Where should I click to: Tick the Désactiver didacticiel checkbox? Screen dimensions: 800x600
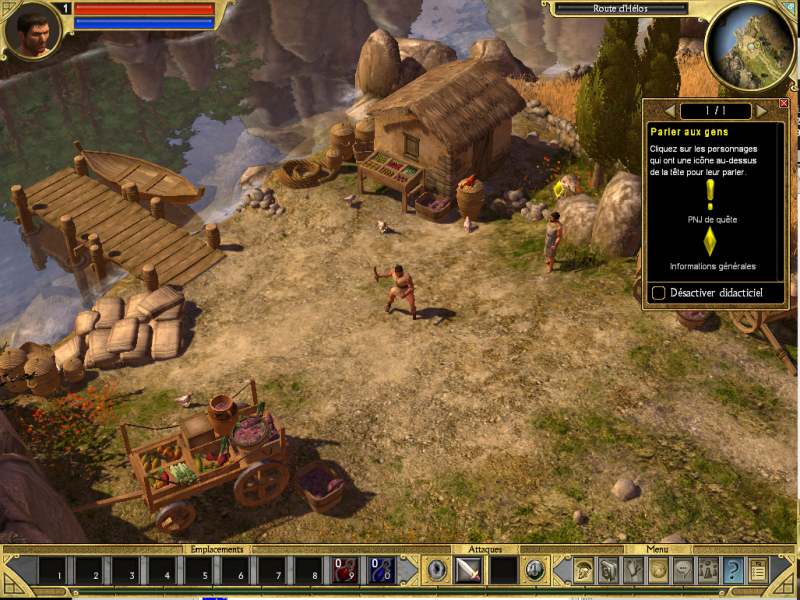tap(659, 292)
